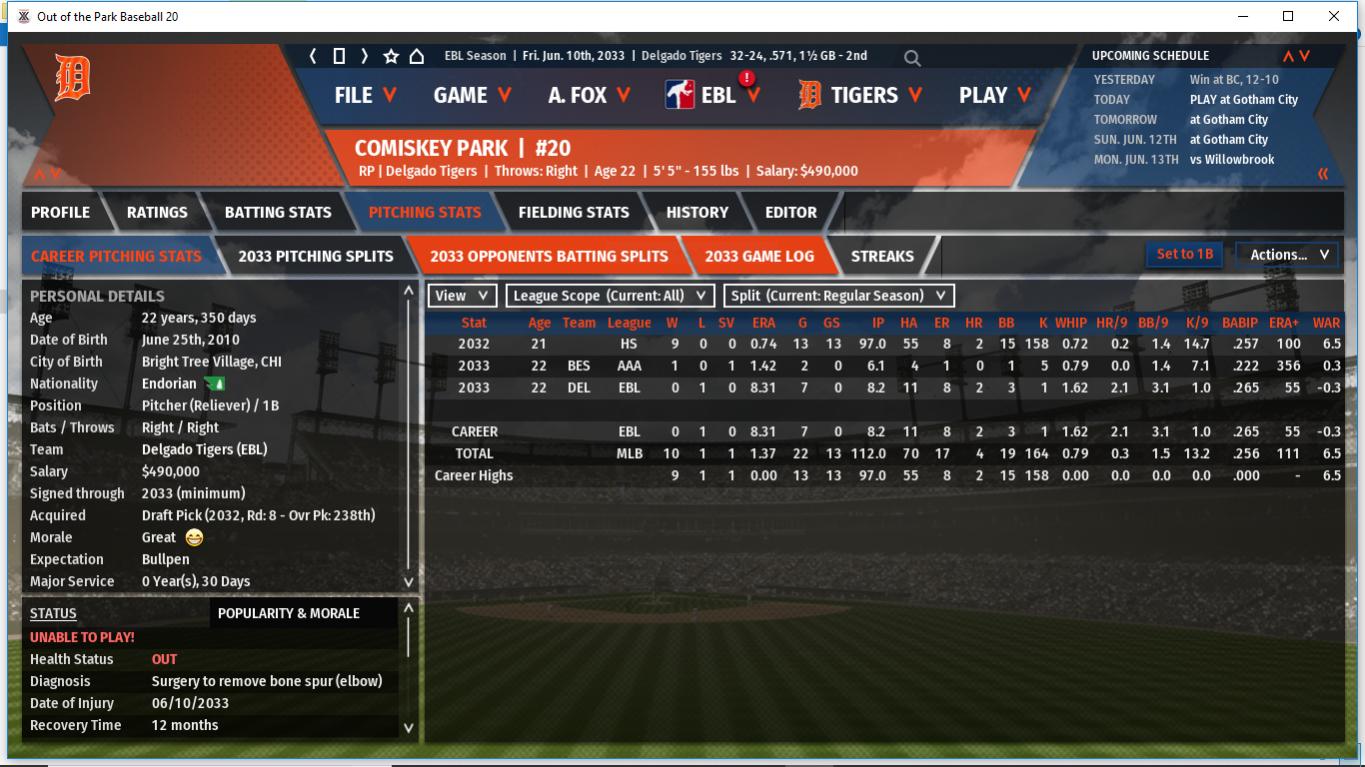Select 2033 PITCHING SPLITS sub-tab
Viewport: 1365px width, 767px height.
point(315,256)
